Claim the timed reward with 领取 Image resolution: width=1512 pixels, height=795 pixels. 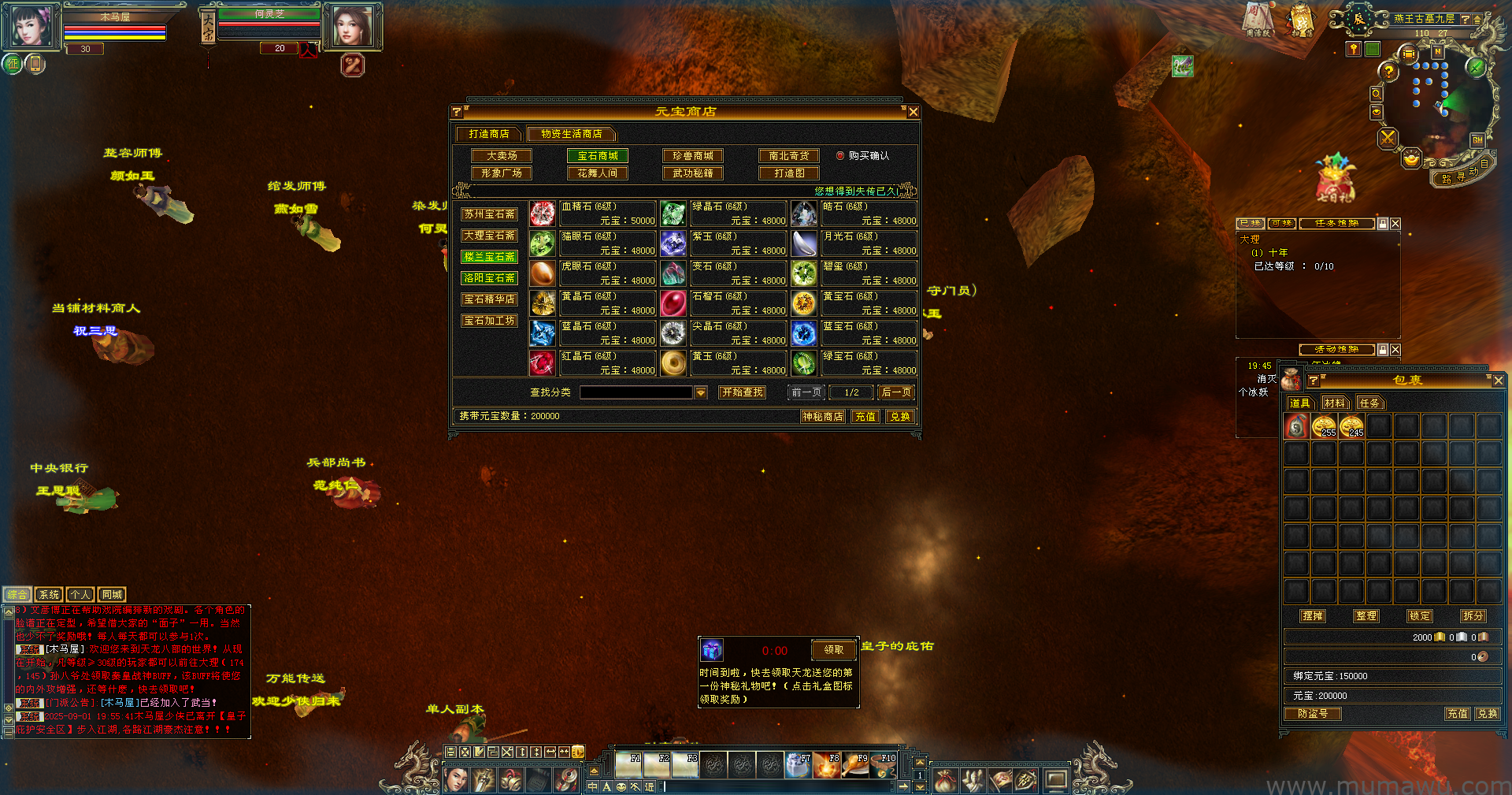click(834, 650)
